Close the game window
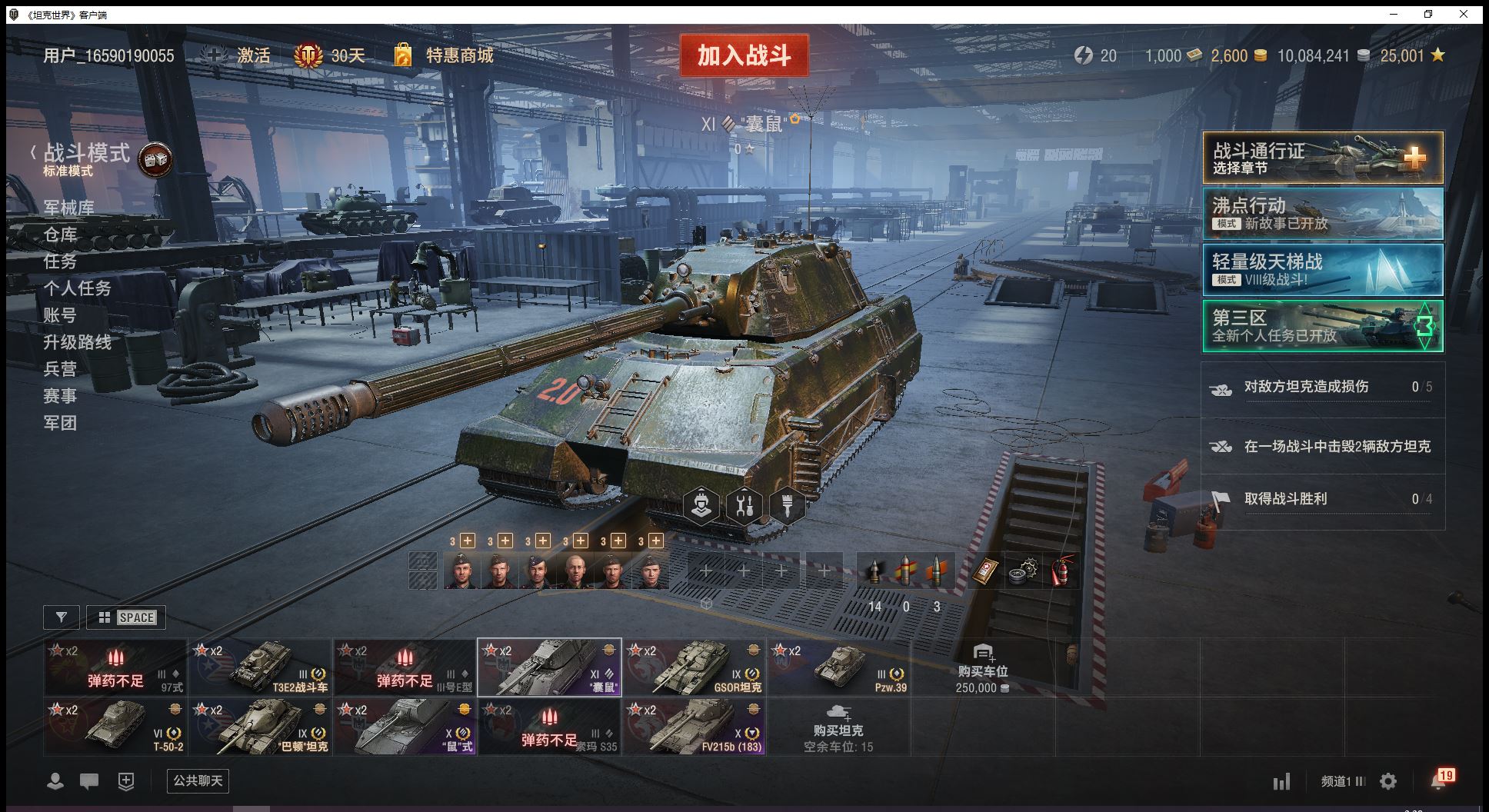This screenshot has width=1489, height=812. 1464,14
